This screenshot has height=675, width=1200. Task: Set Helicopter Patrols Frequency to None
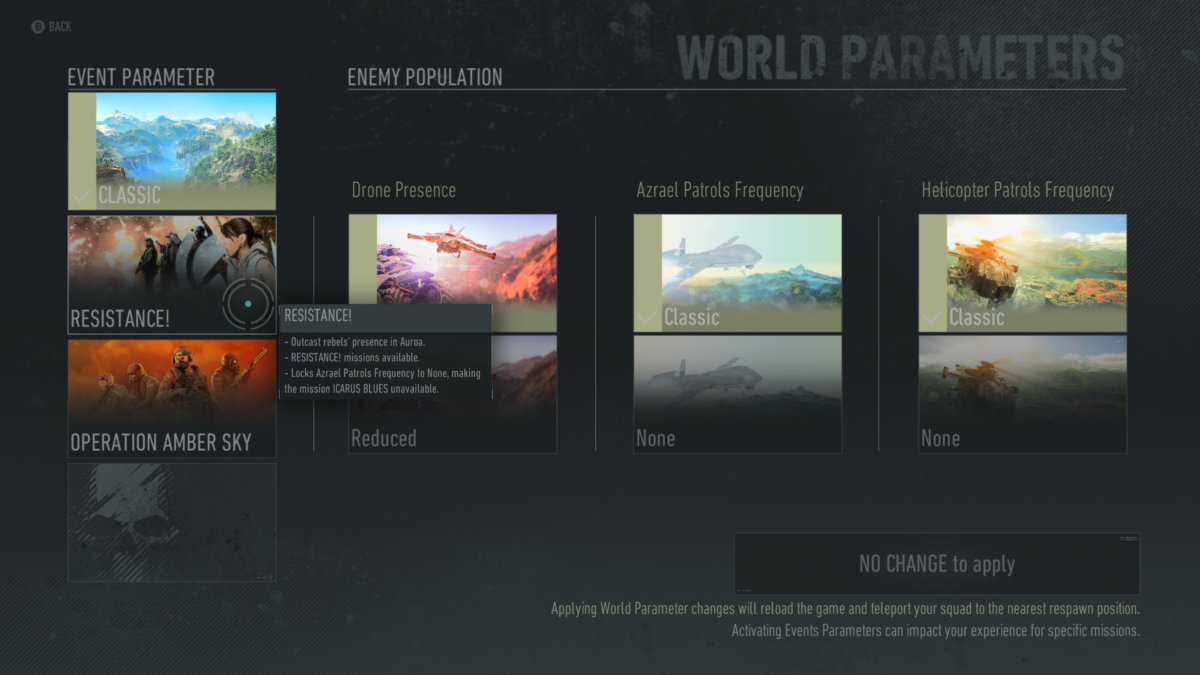[1022, 394]
